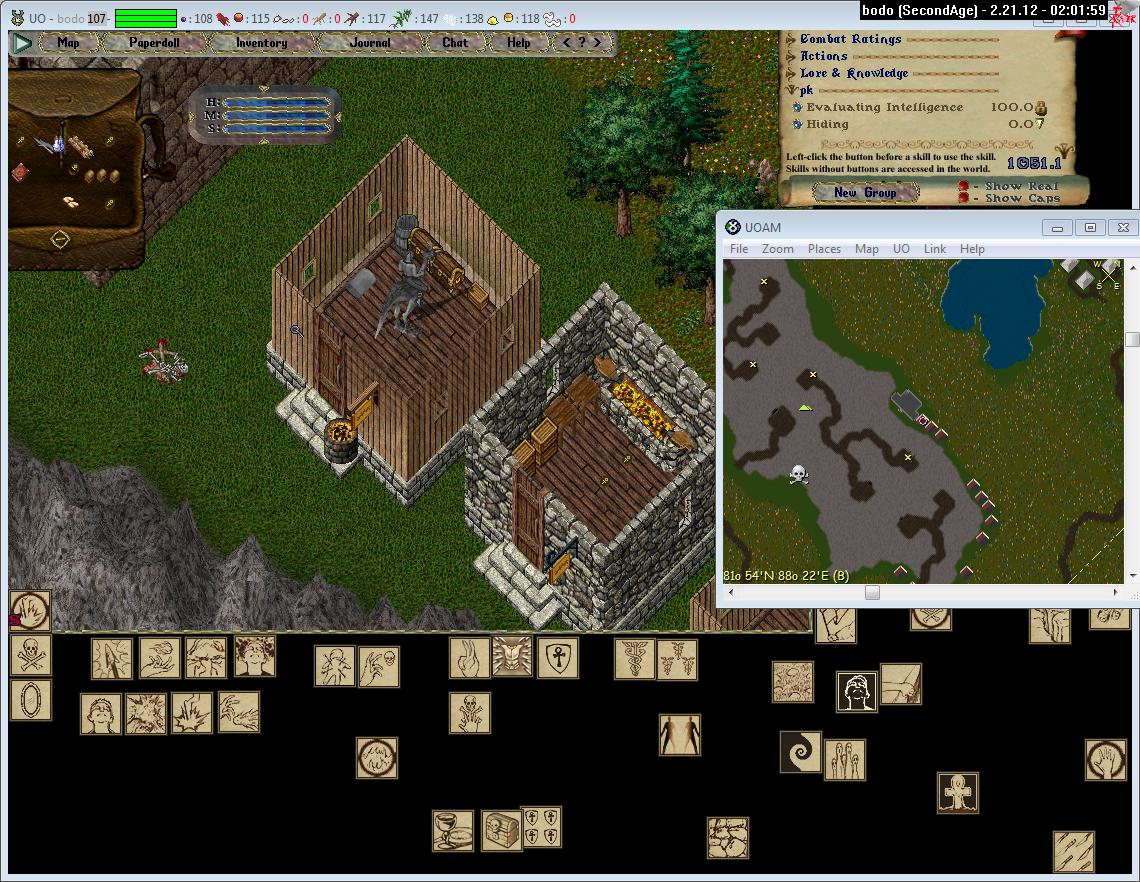Toggle the Show Caps button
The image size is (1140, 882).
pyautogui.click(x=964, y=198)
